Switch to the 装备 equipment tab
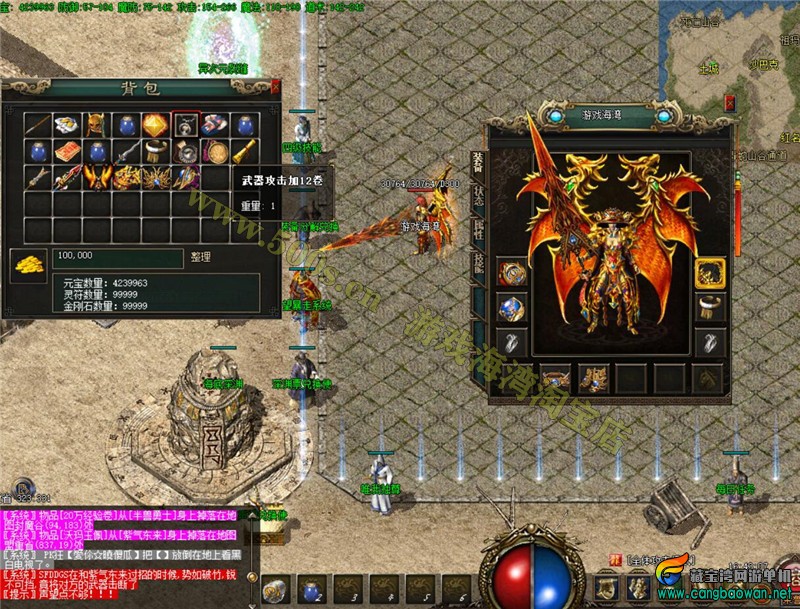This screenshot has width=800, height=609. coord(479,160)
